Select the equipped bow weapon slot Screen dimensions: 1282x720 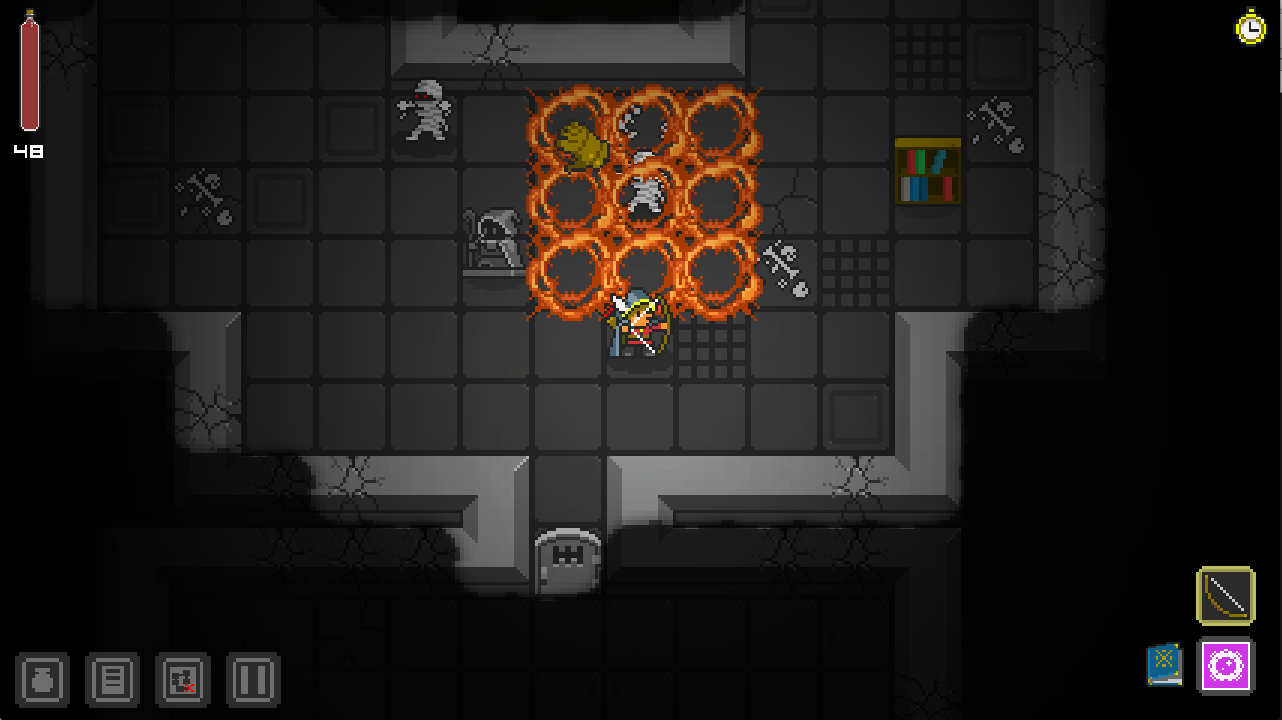point(1226,594)
